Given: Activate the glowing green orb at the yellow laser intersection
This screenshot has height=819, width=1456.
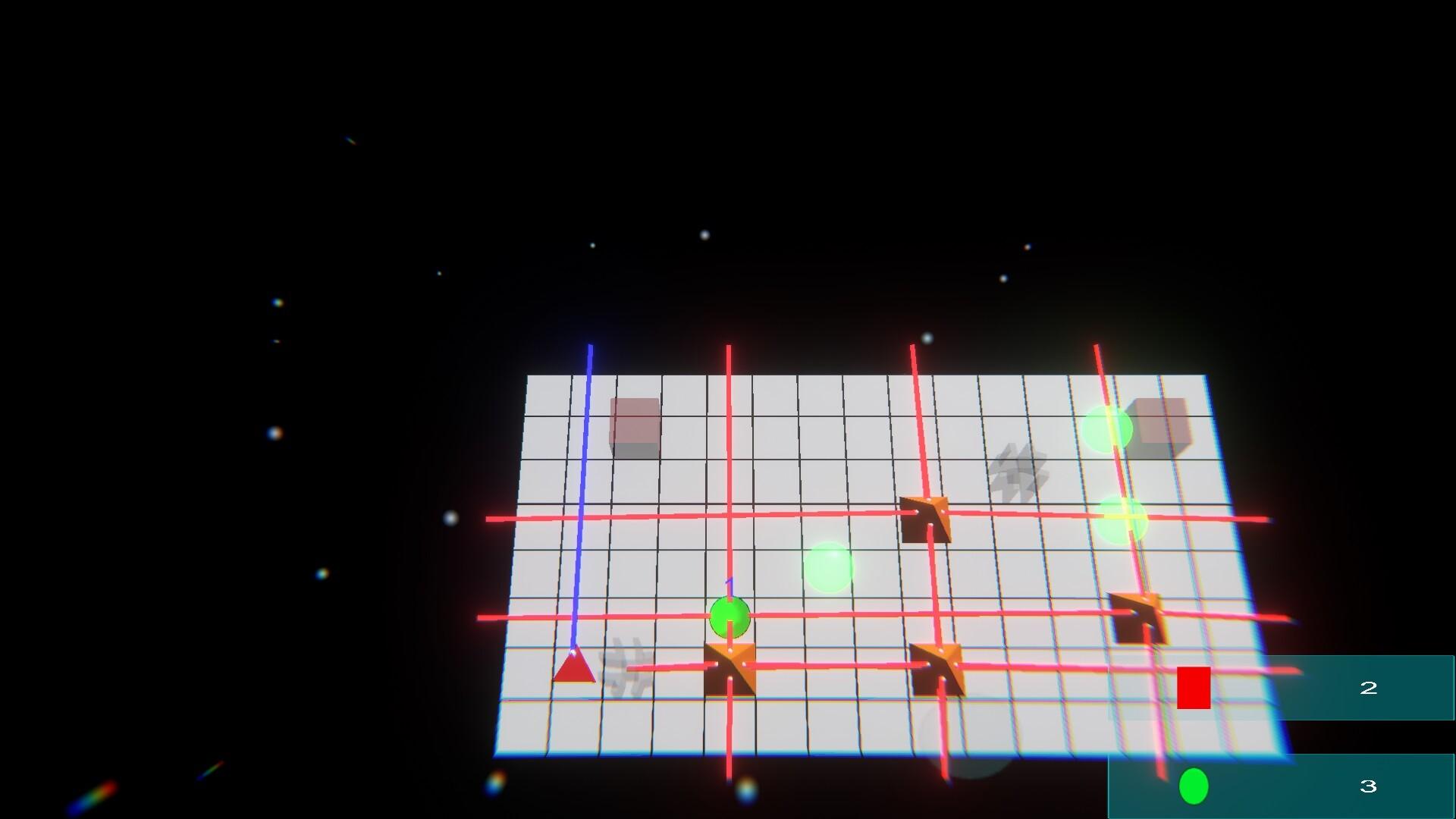Looking at the screenshot, I should coord(1125,519).
